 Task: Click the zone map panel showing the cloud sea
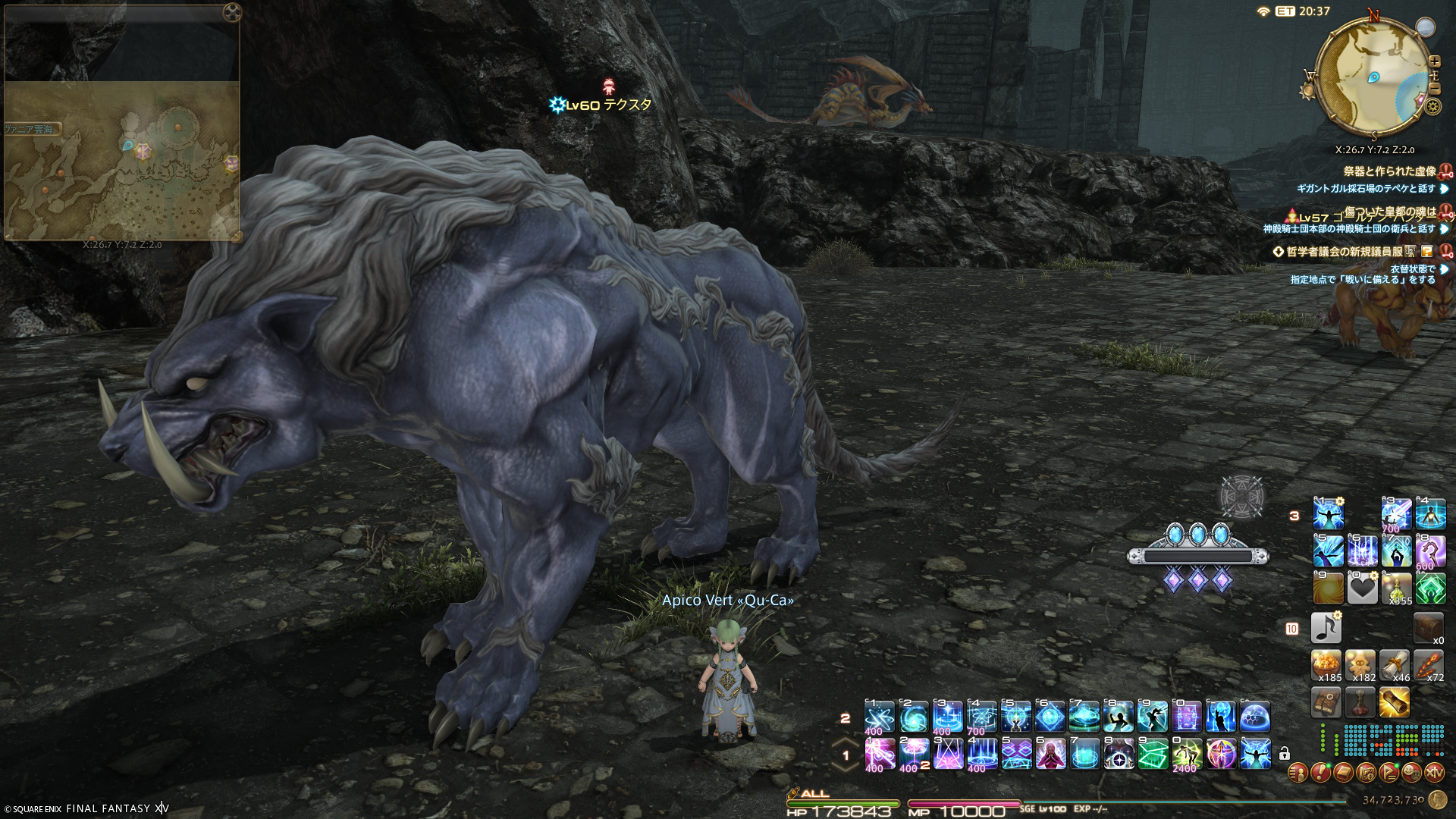121,159
